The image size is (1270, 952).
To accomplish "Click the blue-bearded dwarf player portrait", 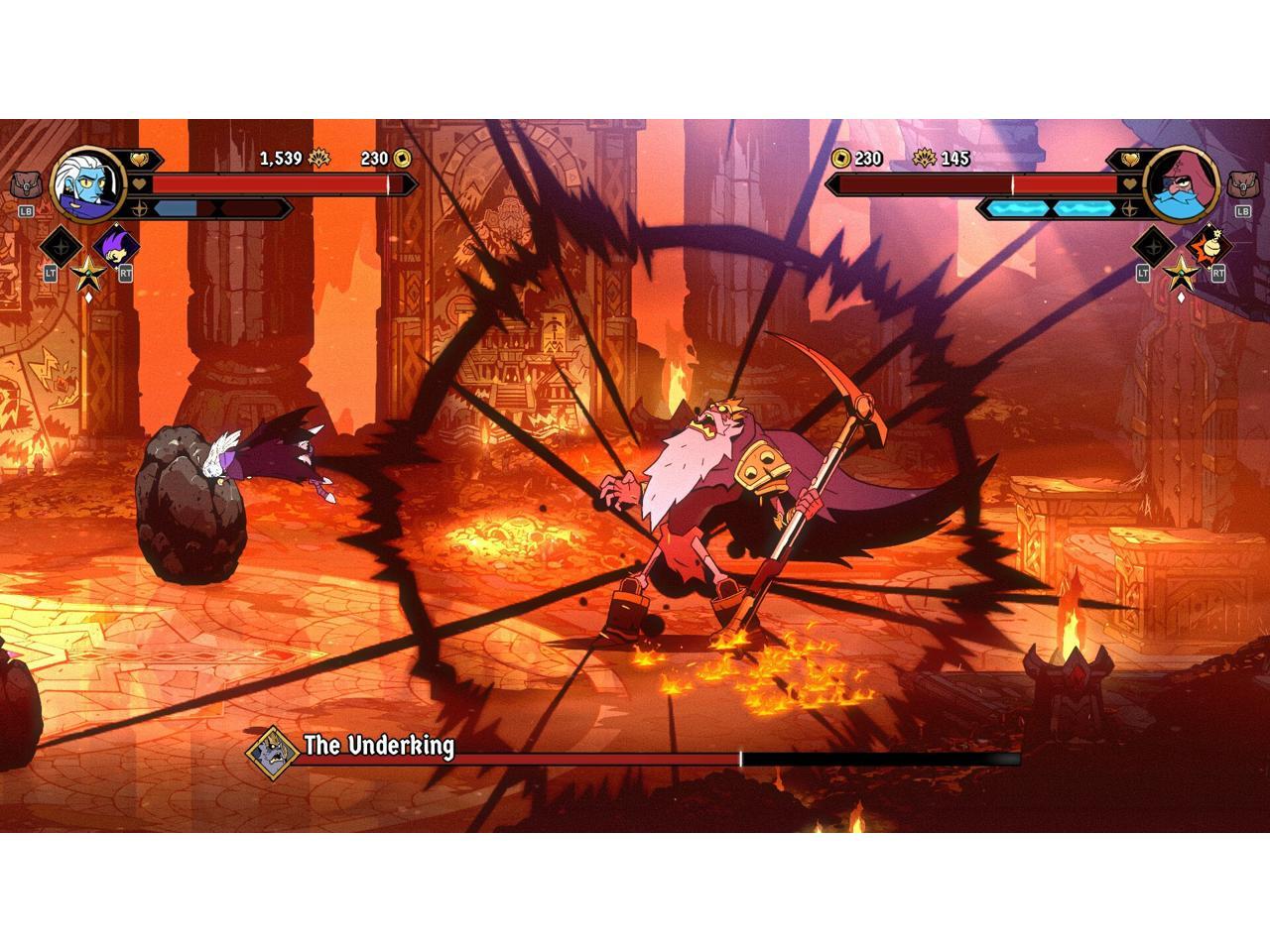I will pyautogui.click(x=1181, y=184).
